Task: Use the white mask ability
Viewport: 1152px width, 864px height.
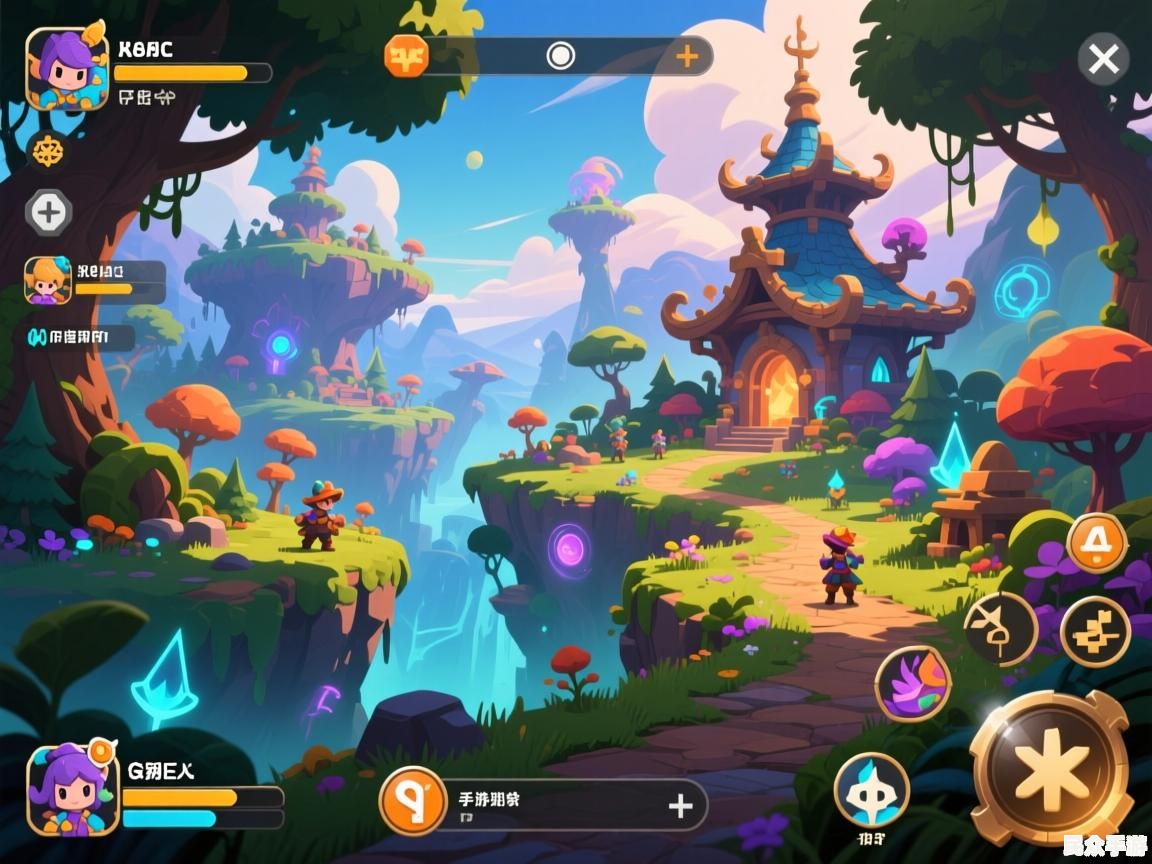Action: (x=871, y=791)
